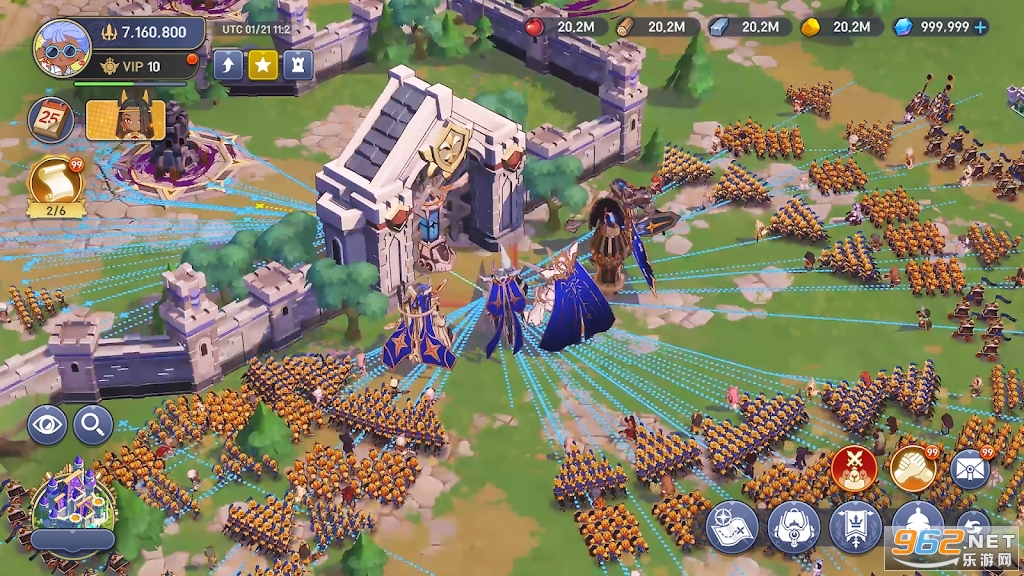Open the player avatar profile
Image resolution: width=1024 pixels, height=576 pixels.
[62, 47]
